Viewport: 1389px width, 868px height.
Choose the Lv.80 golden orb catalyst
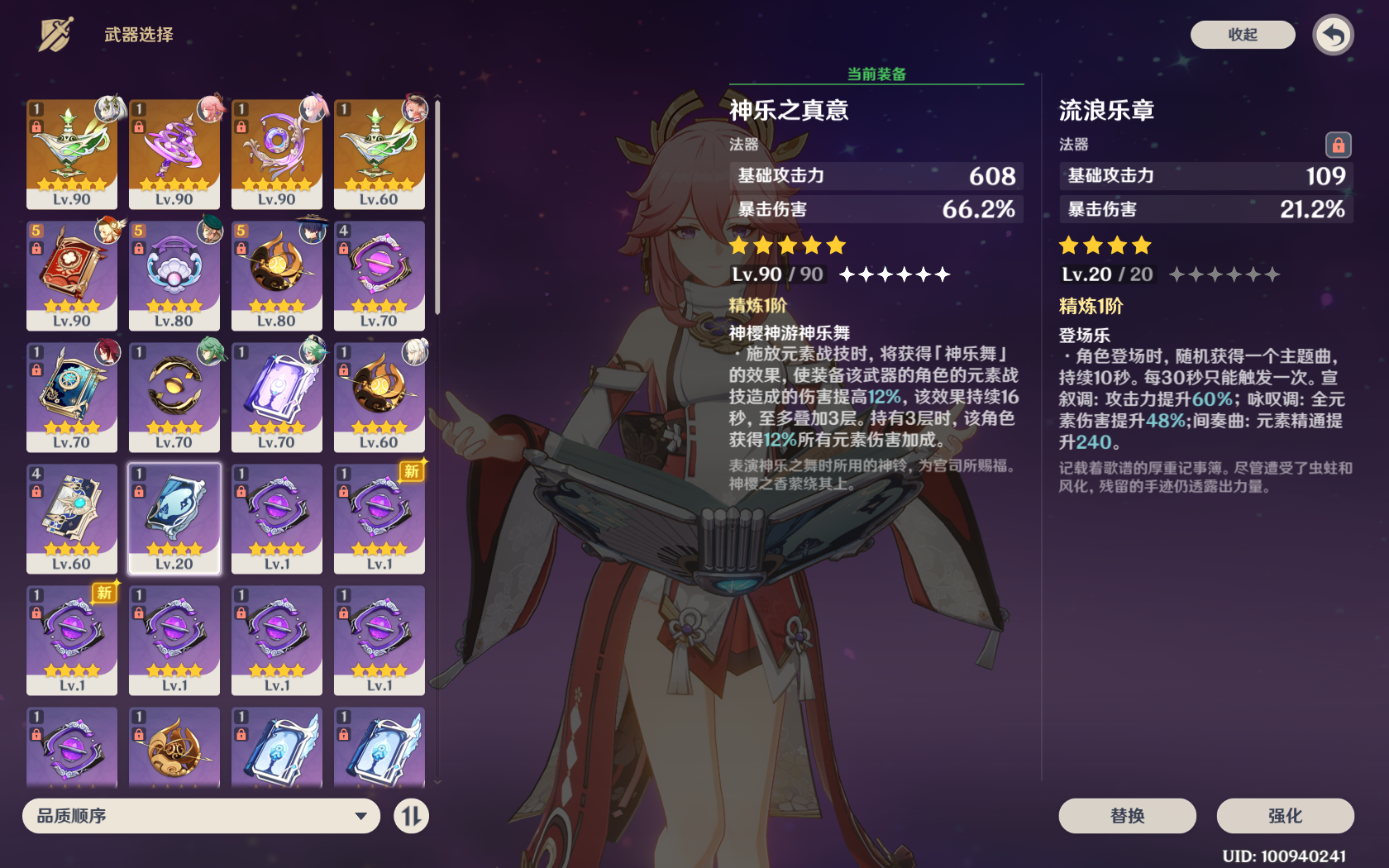pyautogui.click(x=277, y=274)
